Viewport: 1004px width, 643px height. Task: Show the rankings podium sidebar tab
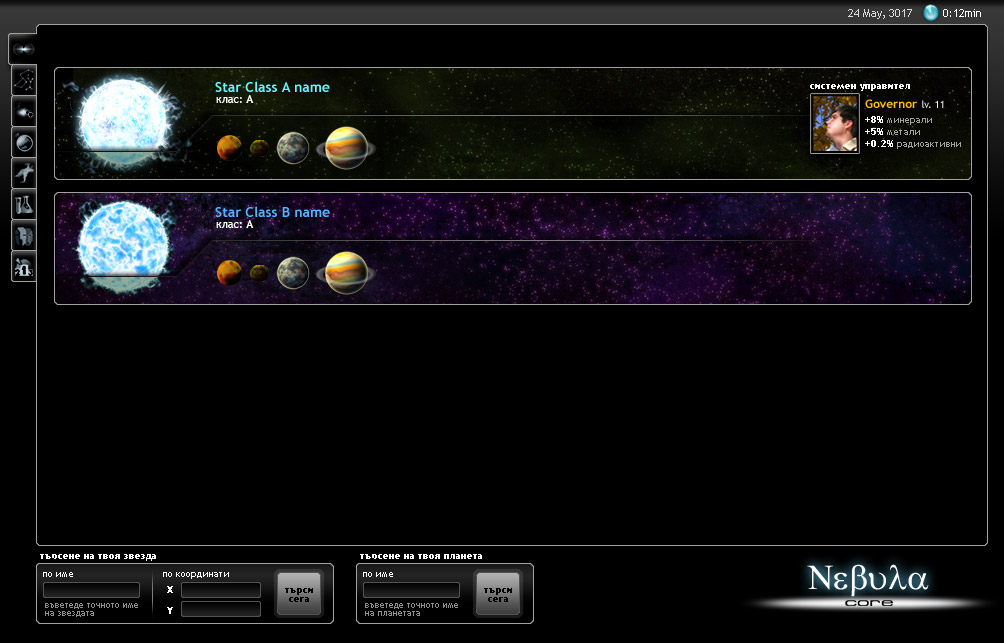pos(23,266)
